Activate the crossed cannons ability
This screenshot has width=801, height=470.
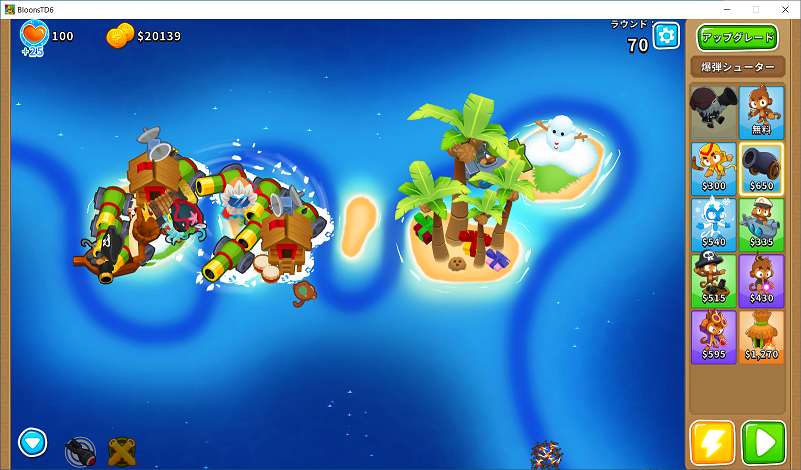(122, 451)
